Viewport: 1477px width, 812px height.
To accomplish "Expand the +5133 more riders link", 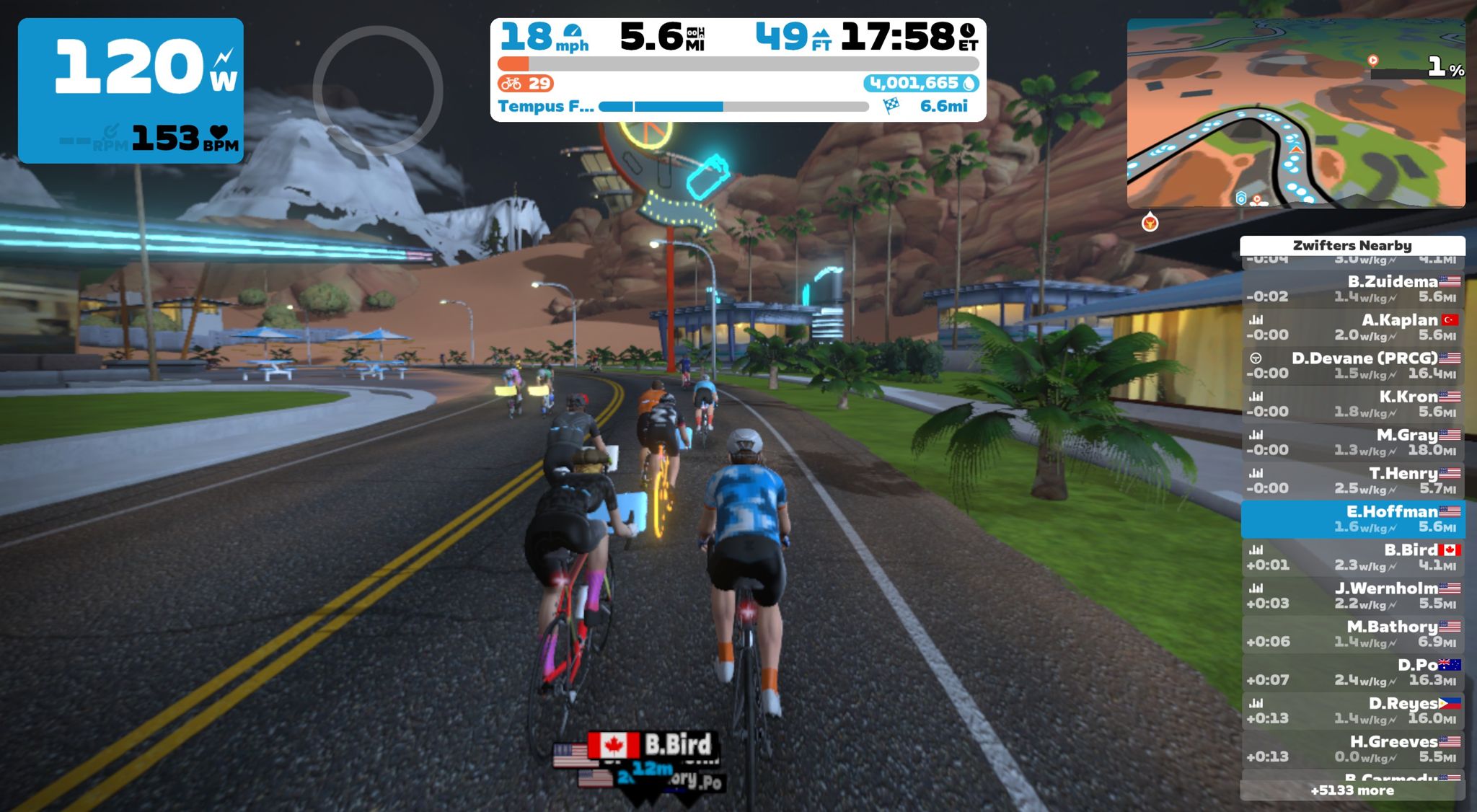I will (1352, 790).
